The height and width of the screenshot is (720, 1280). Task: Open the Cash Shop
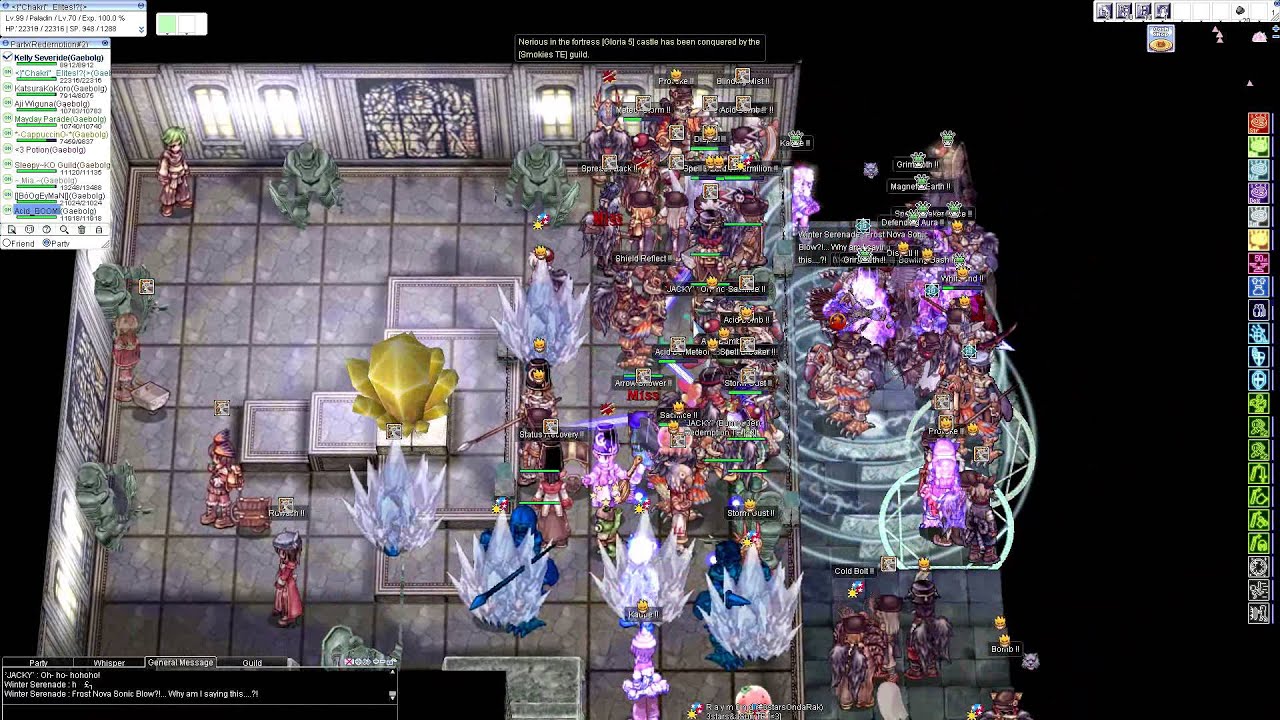(x=1160, y=40)
